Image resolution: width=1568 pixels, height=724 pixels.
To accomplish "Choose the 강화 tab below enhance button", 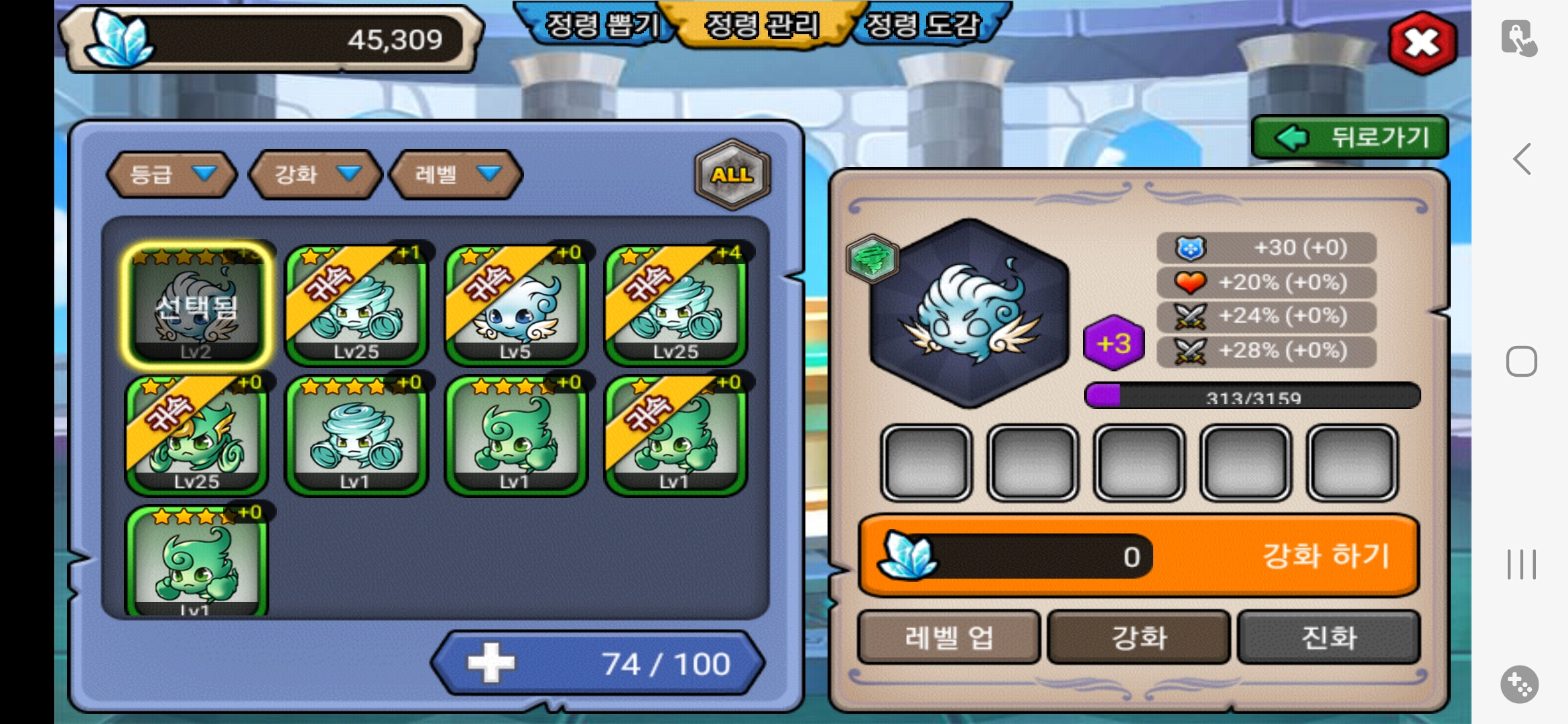I will pos(1138,637).
